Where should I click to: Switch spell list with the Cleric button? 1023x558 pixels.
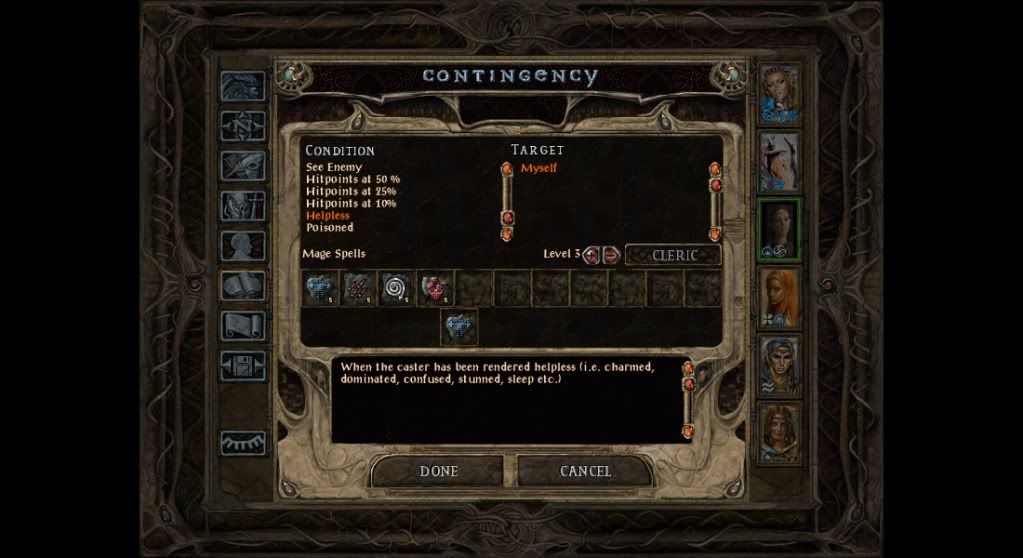point(674,255)
